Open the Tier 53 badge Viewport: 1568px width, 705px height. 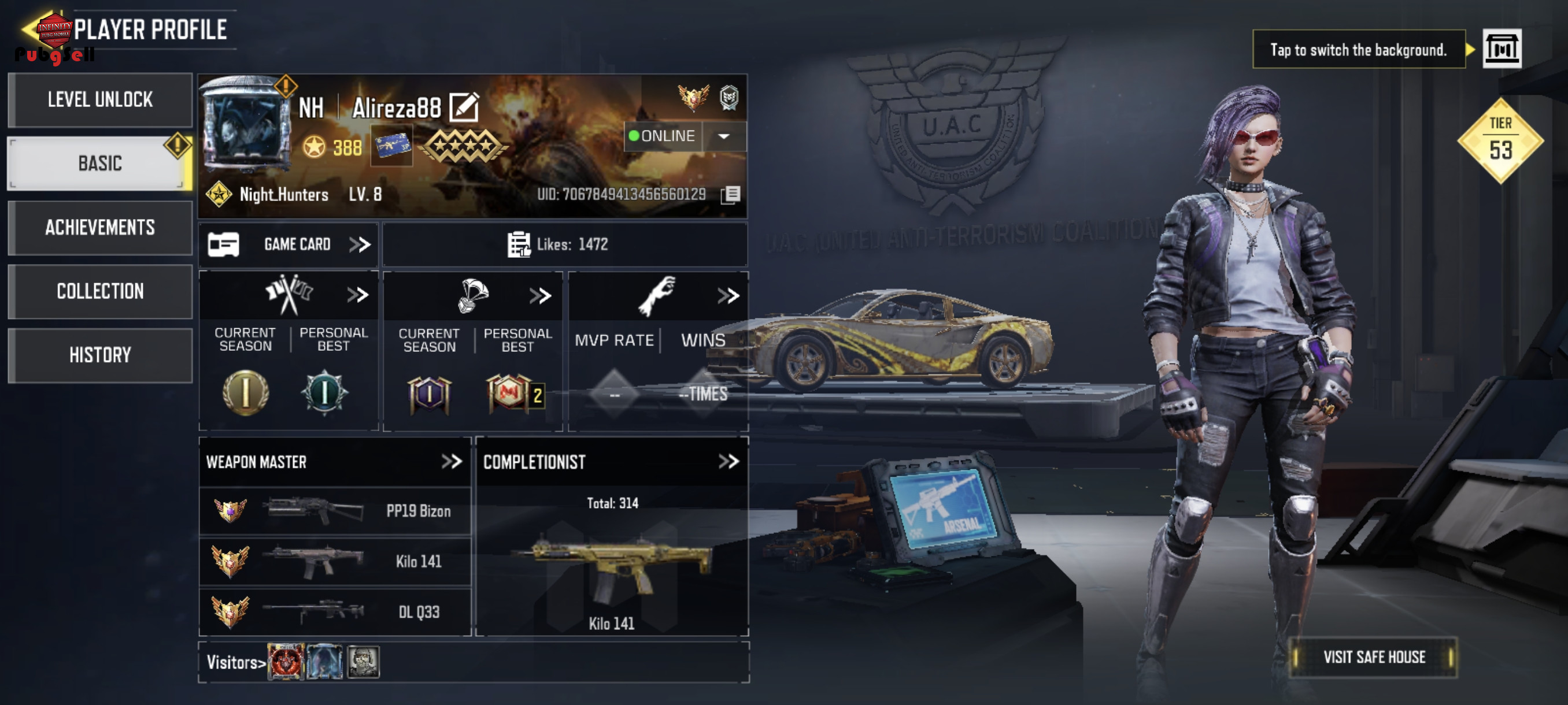1500,141
